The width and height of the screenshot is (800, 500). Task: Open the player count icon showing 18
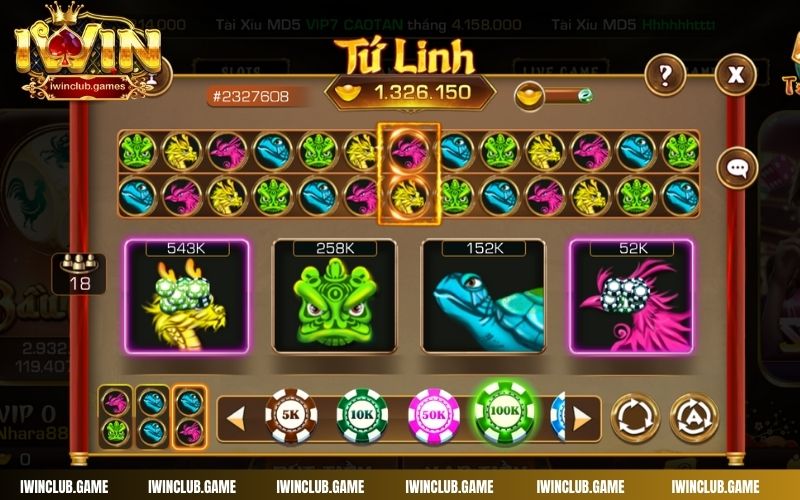[x=79, y=273]
